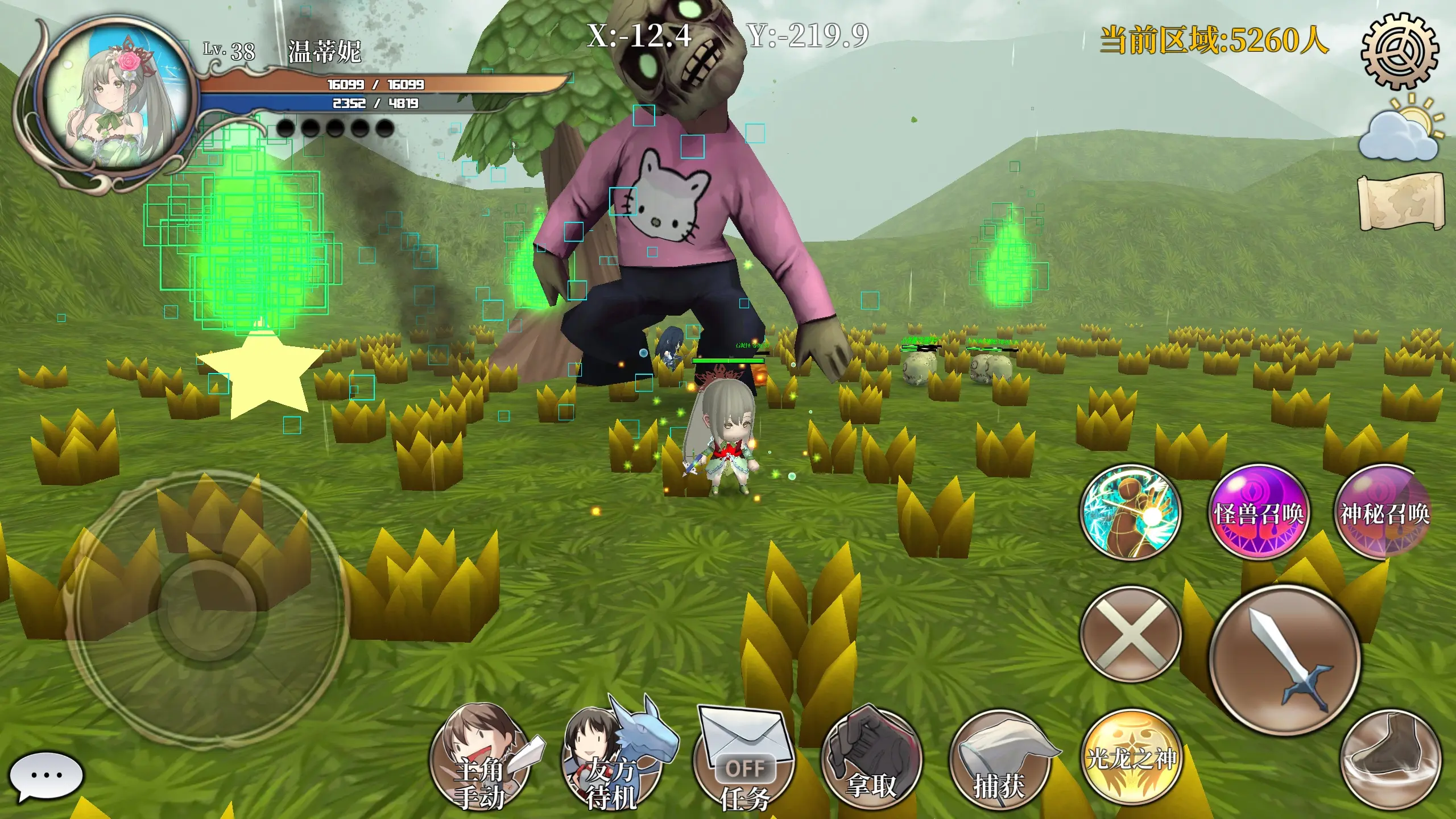Toggle the 任务 envelope quest button
The width and height of the screenshot is (1456, 819).
744,759
